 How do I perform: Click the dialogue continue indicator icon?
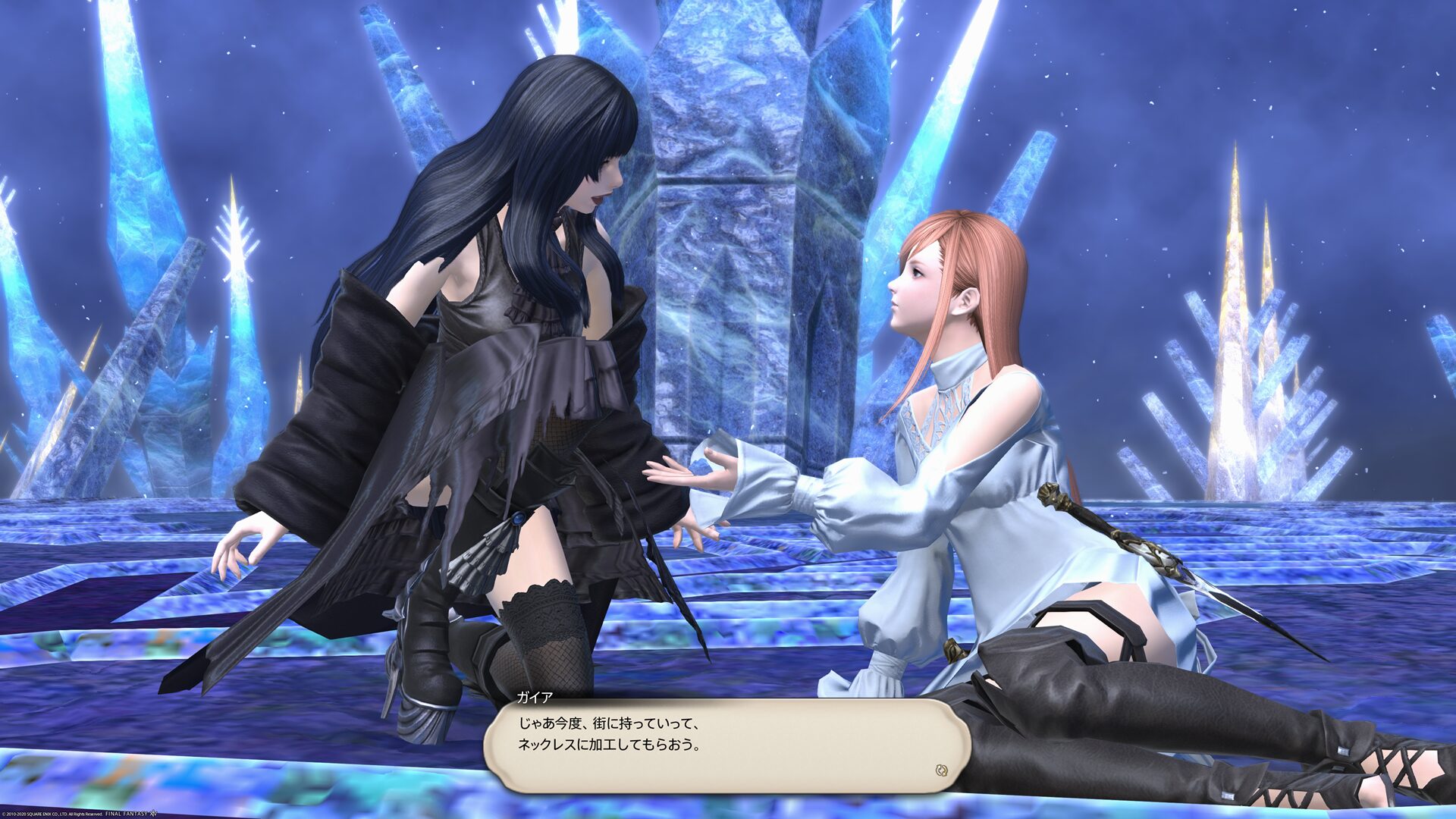[x=941, y=770]
